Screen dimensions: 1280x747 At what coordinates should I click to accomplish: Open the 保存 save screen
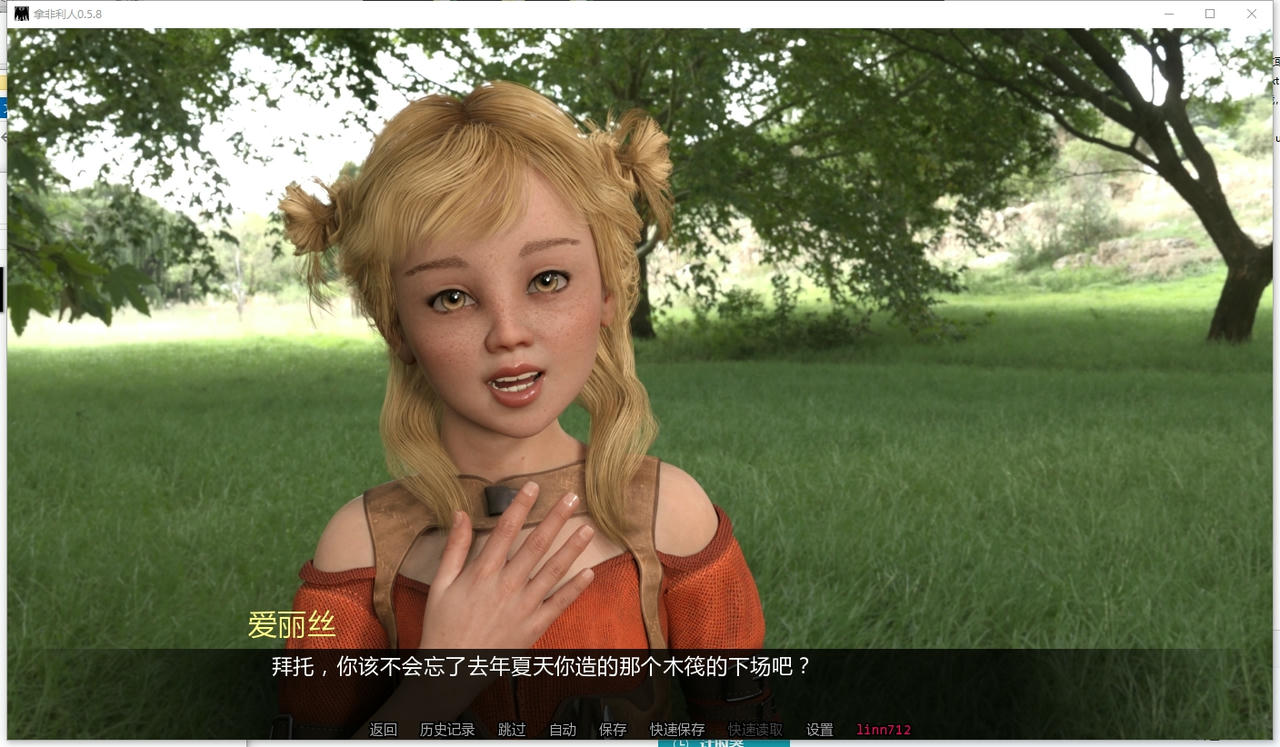(x=613, y=729)
